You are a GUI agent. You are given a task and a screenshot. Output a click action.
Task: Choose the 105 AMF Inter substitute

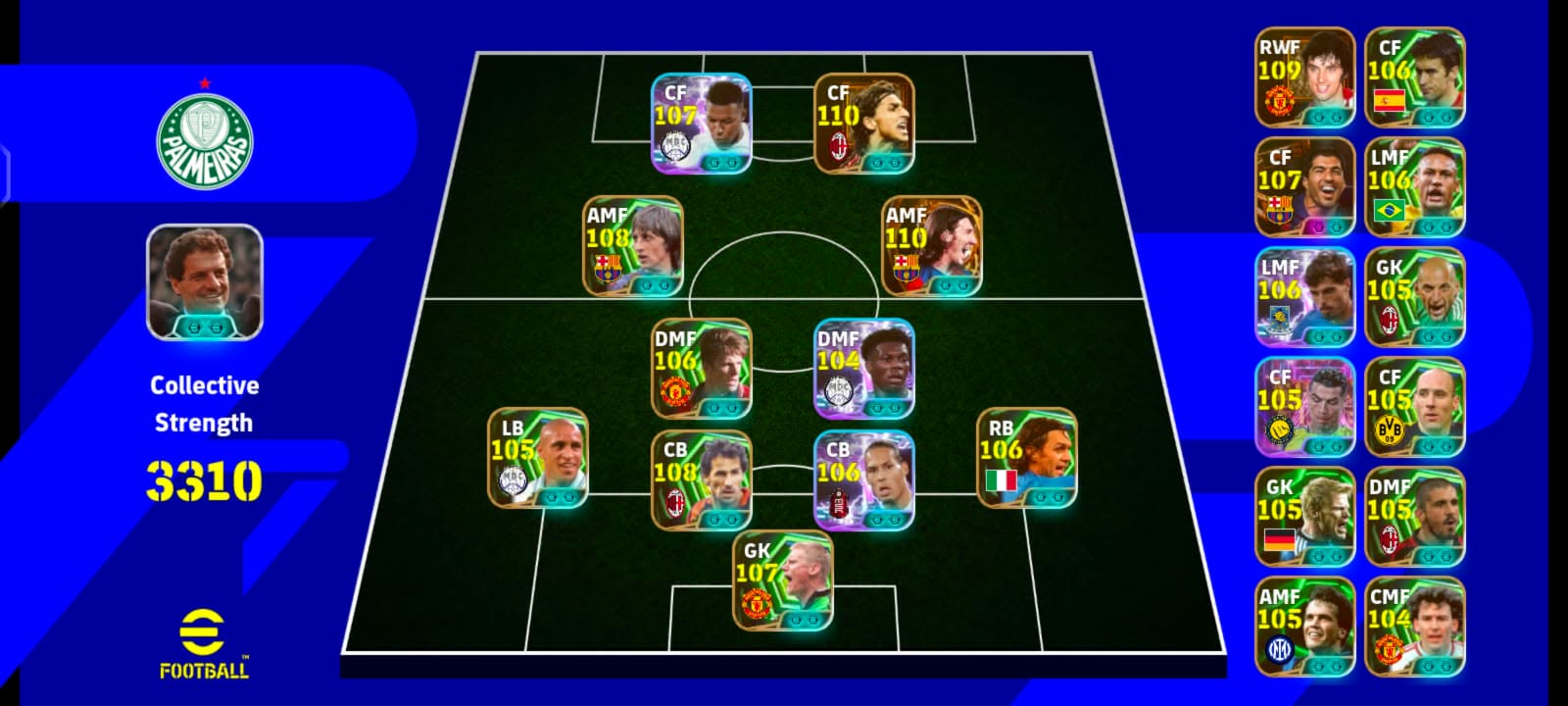click(x=1305, y=627)
